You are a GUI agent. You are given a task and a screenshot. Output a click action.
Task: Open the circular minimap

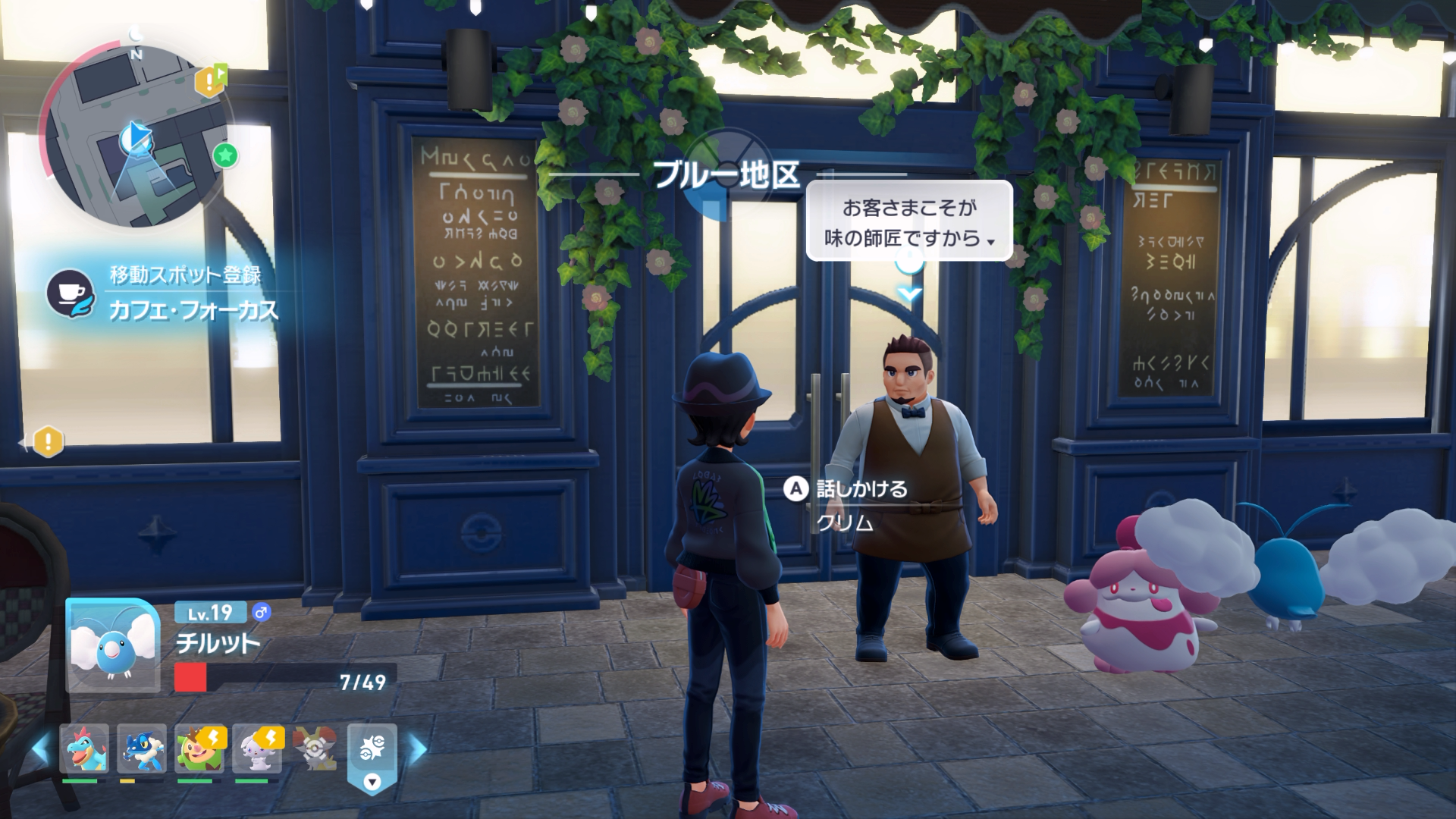(135, 138)
